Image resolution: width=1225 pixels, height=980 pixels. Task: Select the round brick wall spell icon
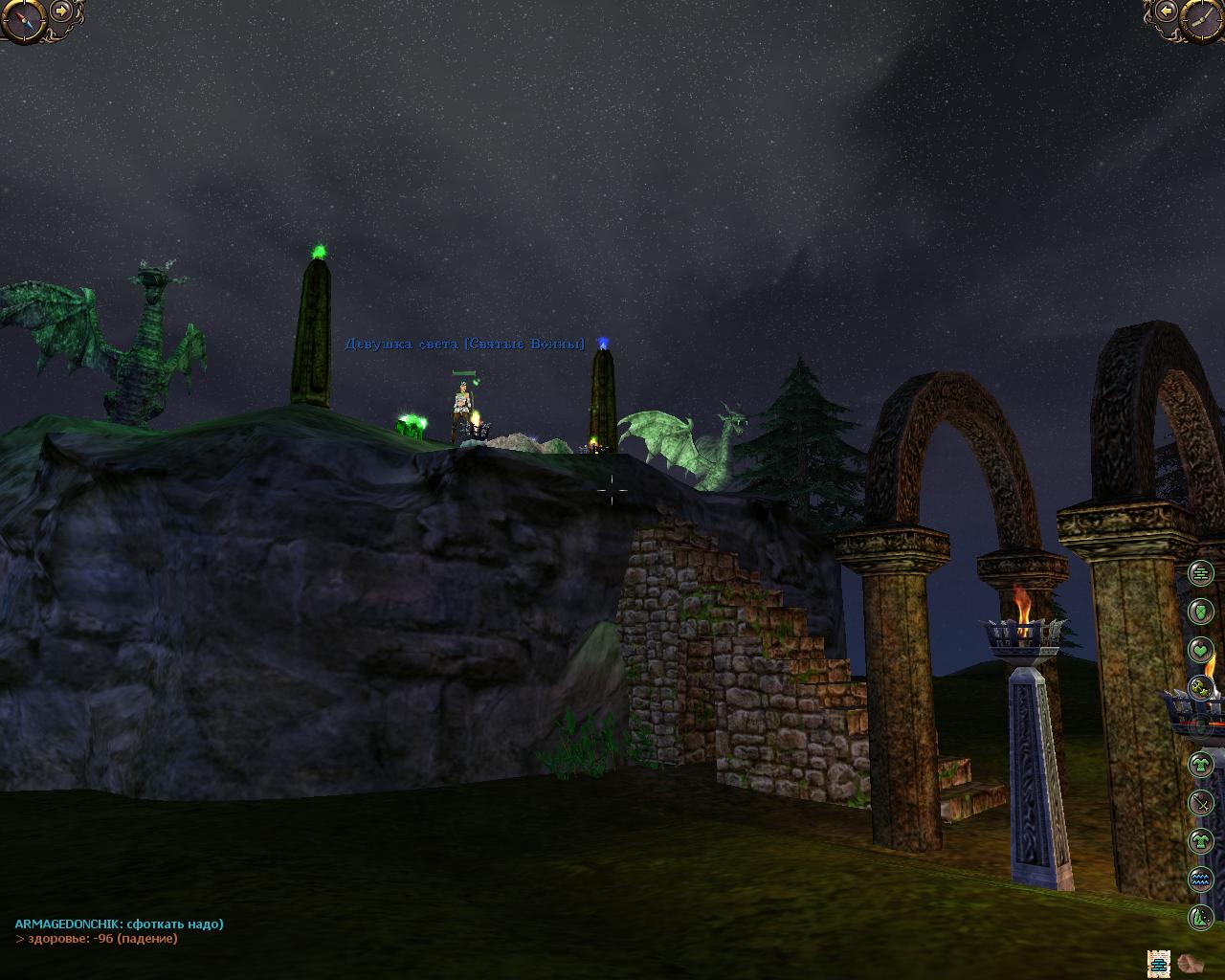(1200, 573)
